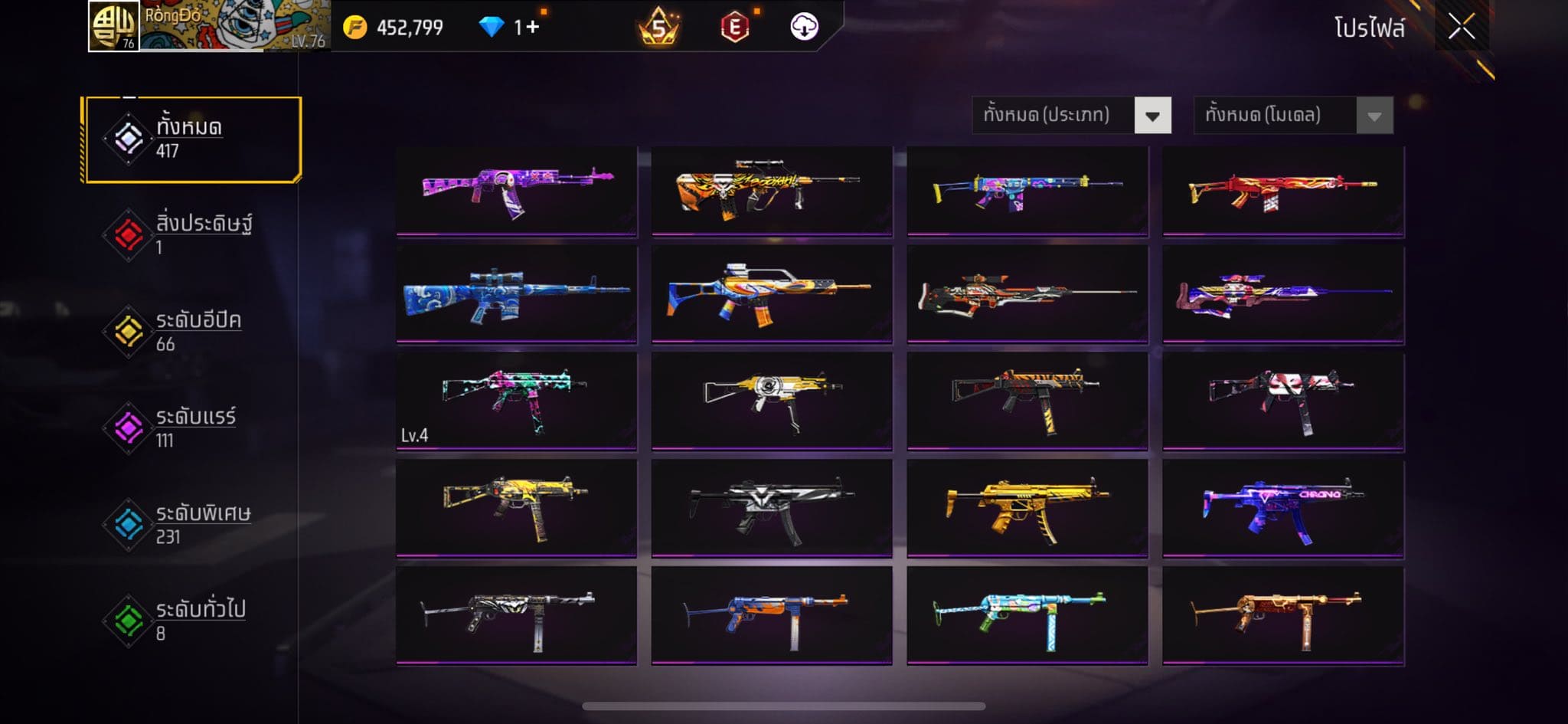The image size is (1568, 724).
Task: Select the ทั้งหมด 417 category tab
Action: tap(192, 139)
